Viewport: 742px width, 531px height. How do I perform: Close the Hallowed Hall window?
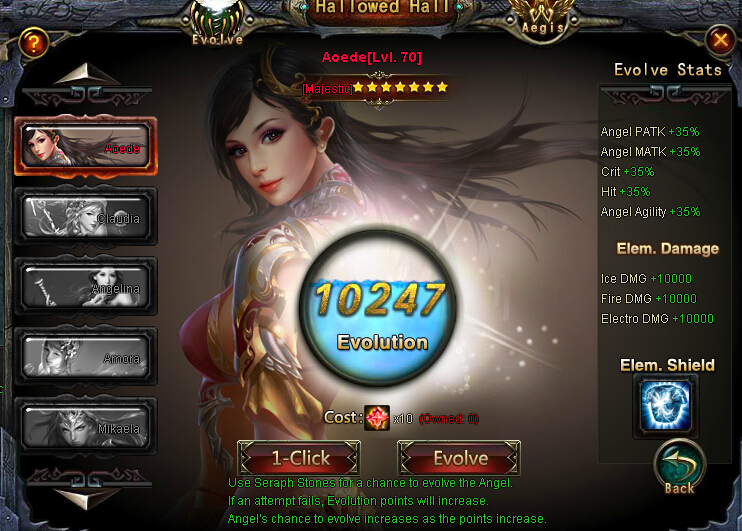[x=719, y=40]
